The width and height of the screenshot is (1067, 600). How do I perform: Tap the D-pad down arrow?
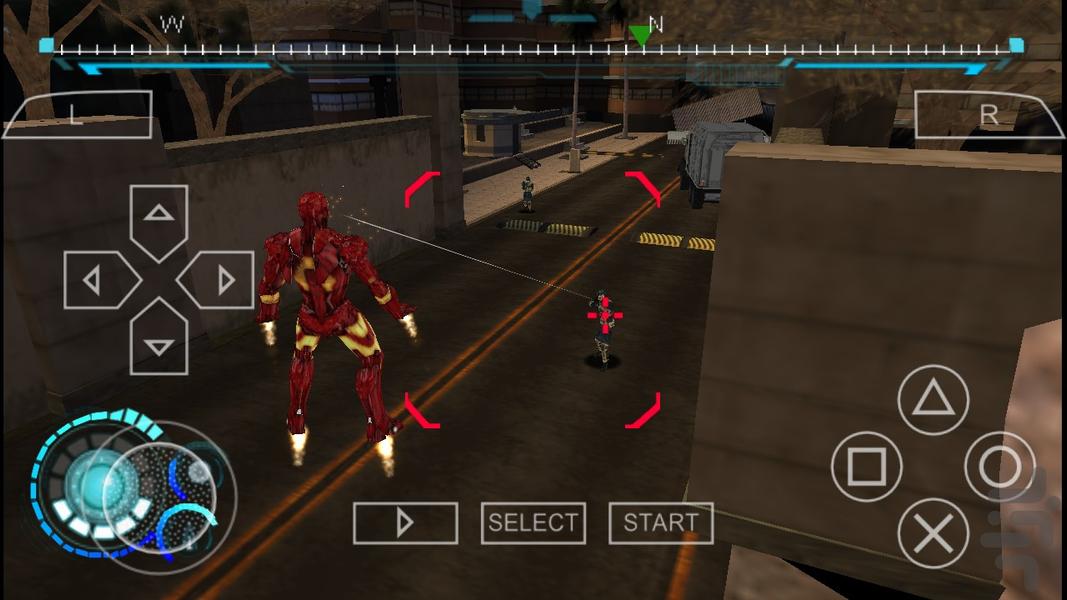point(159,342)
